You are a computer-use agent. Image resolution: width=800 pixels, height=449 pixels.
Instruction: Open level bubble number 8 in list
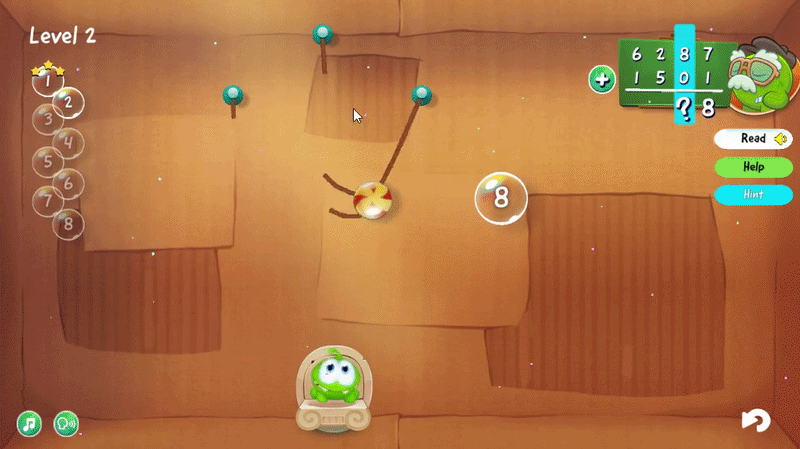(x=68, y=223)
